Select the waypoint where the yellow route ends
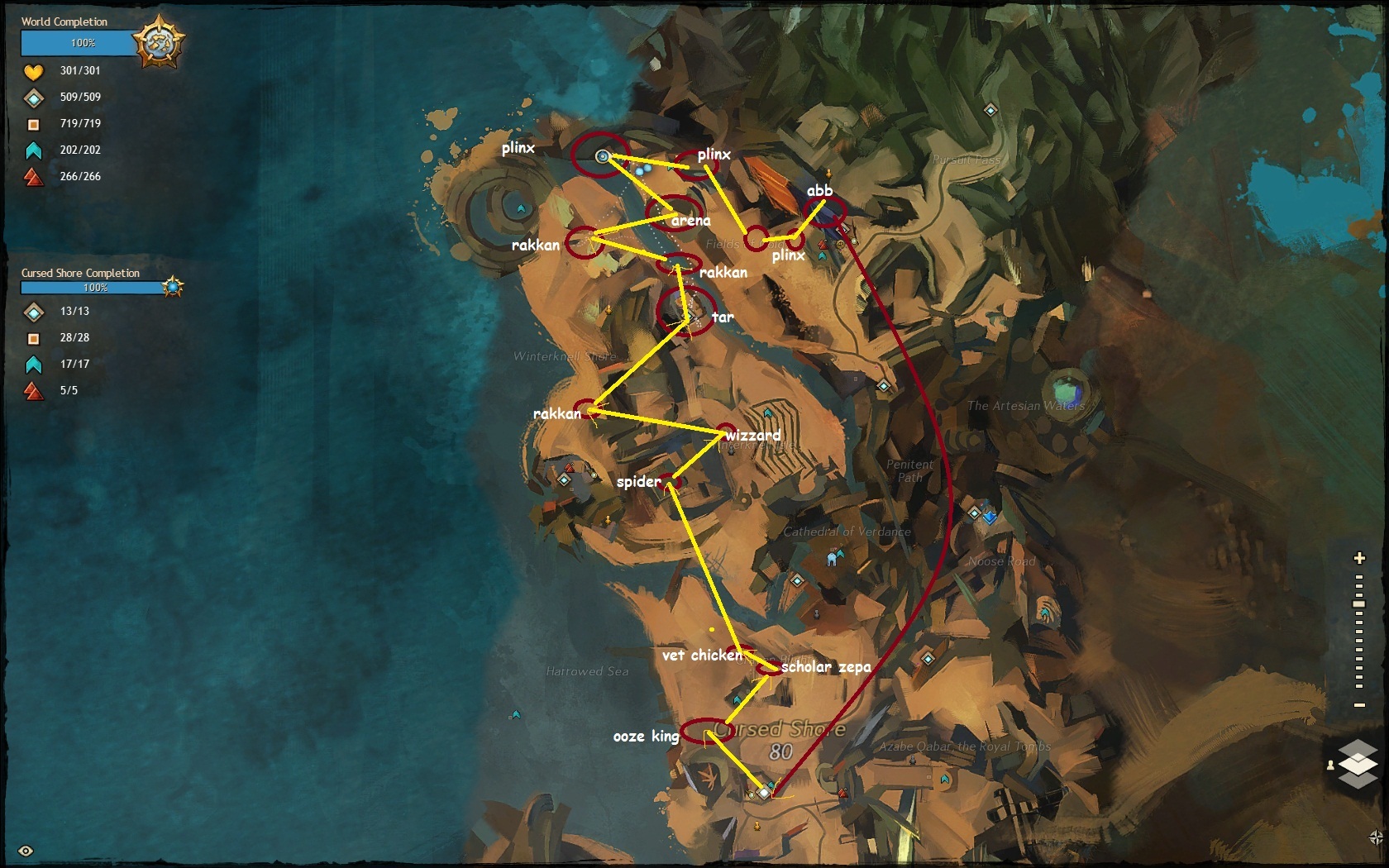The height and width of the screenshot is (868, 1389). pyautogui.click(x=764, y=793)
